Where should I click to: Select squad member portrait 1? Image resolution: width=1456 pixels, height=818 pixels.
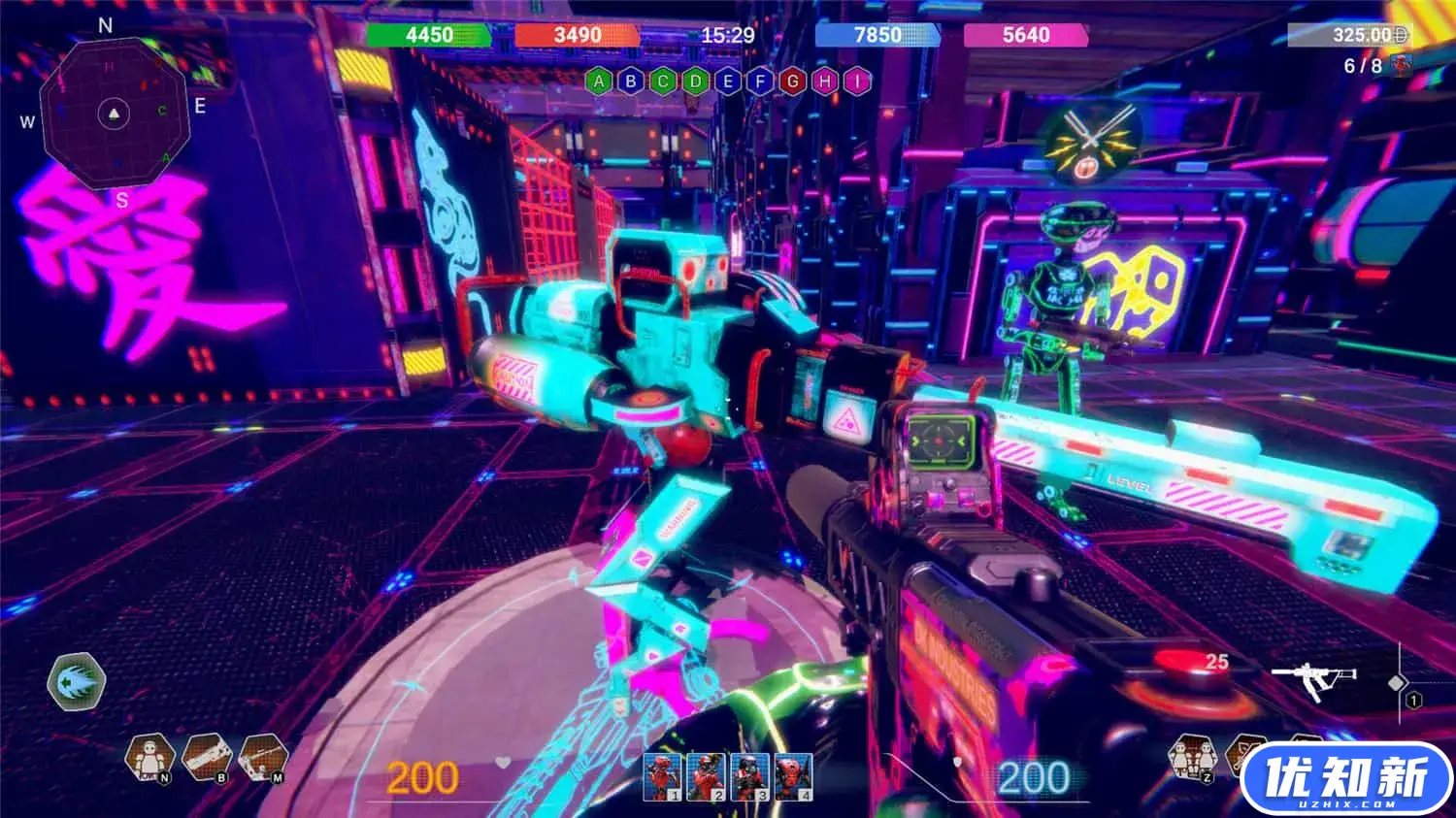[662, 776]
